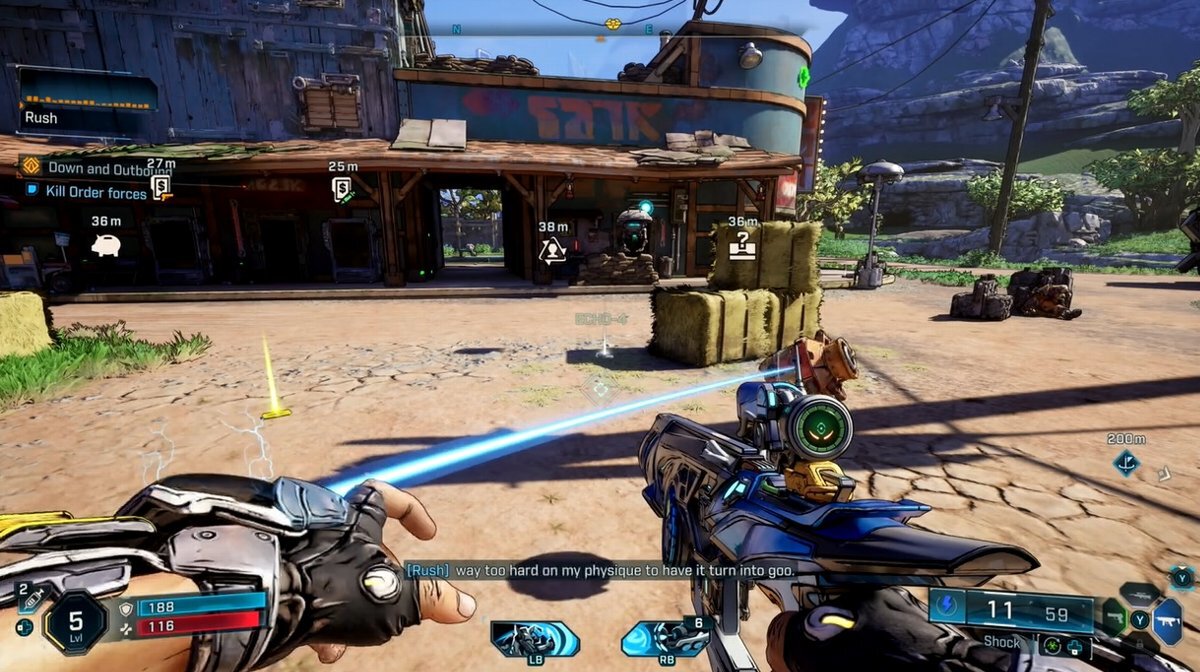This screenshot has width=1200, height=672.
Task: Select the piggy bank waypoint marker
Action: 106,245
